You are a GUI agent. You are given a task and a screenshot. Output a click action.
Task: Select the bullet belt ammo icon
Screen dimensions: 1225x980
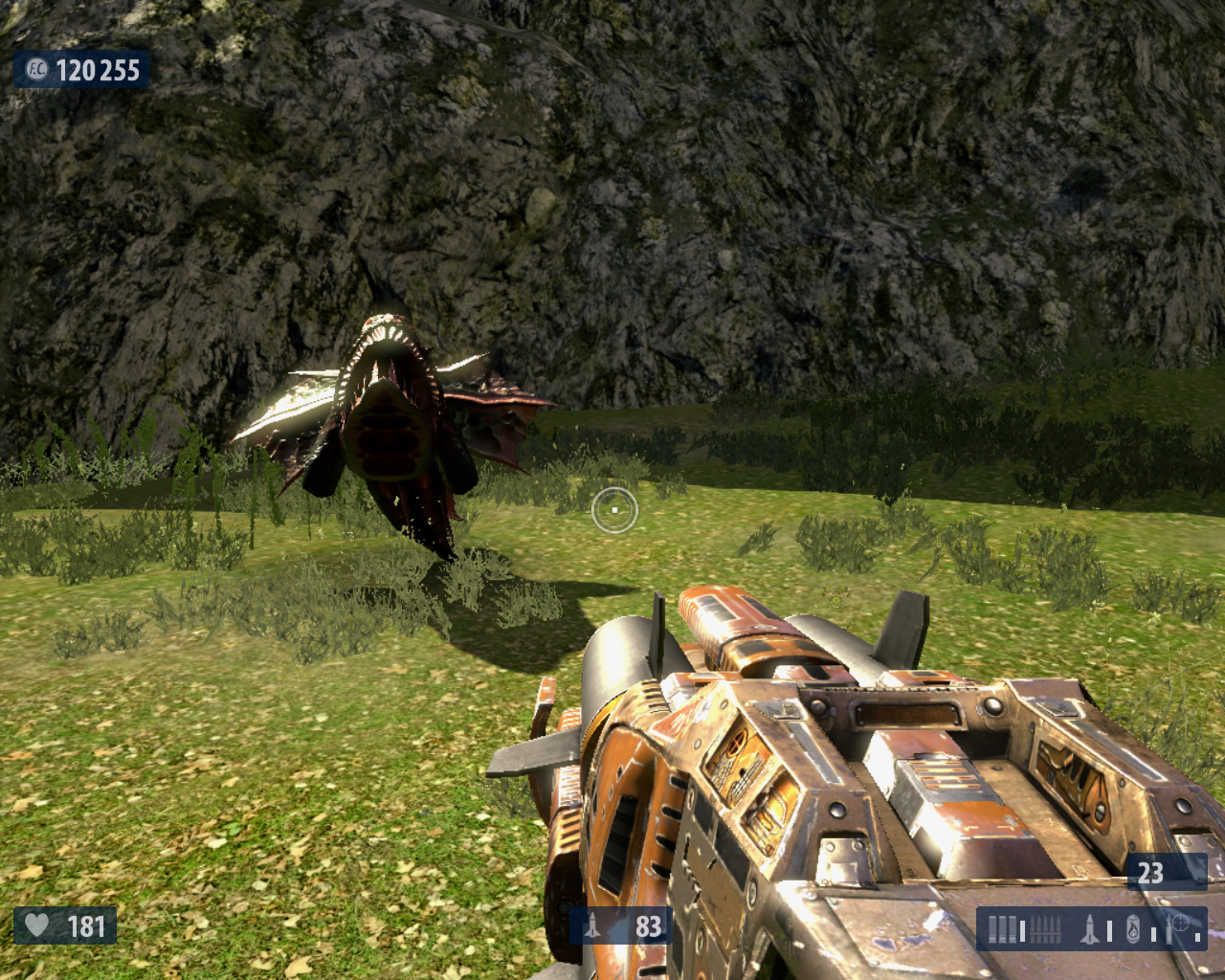1047,928
